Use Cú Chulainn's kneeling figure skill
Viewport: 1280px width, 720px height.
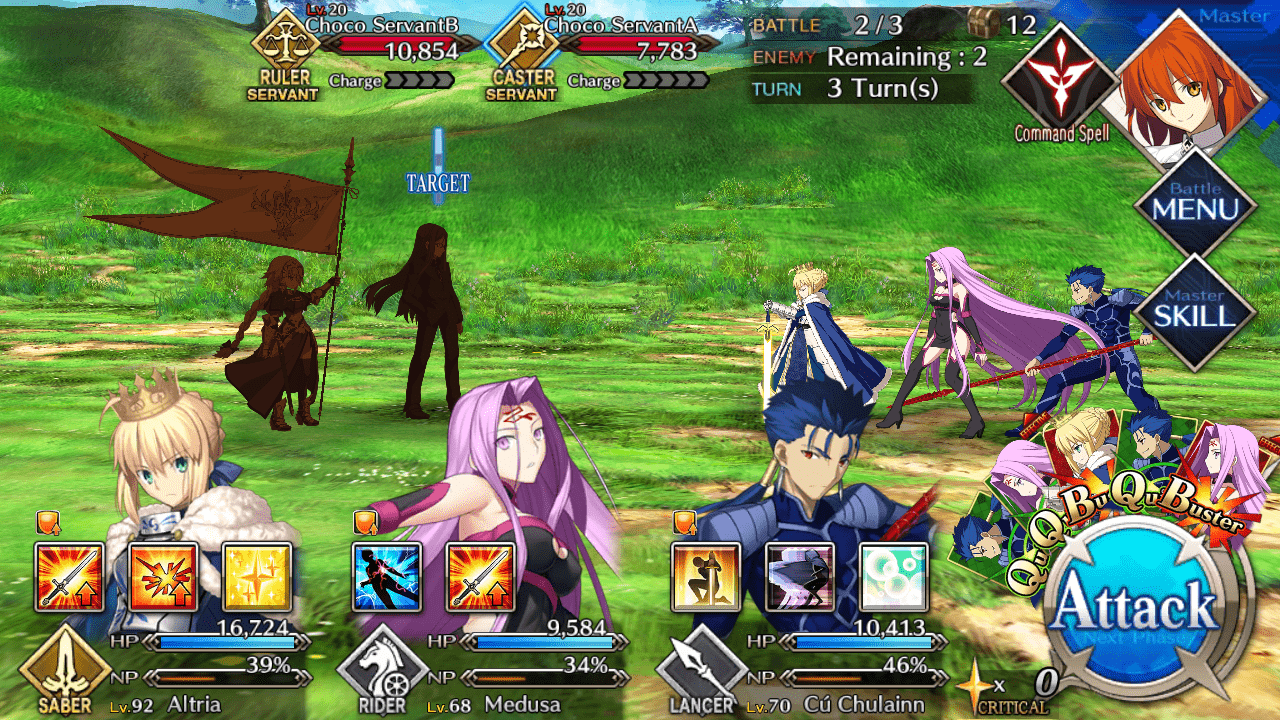(x=706, y=577)
